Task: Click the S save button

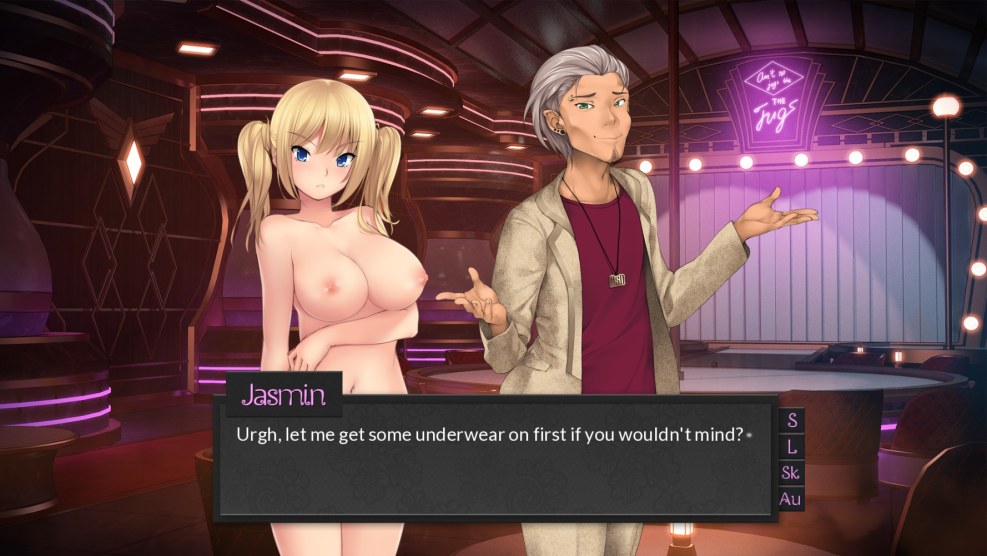Action: 792,420
